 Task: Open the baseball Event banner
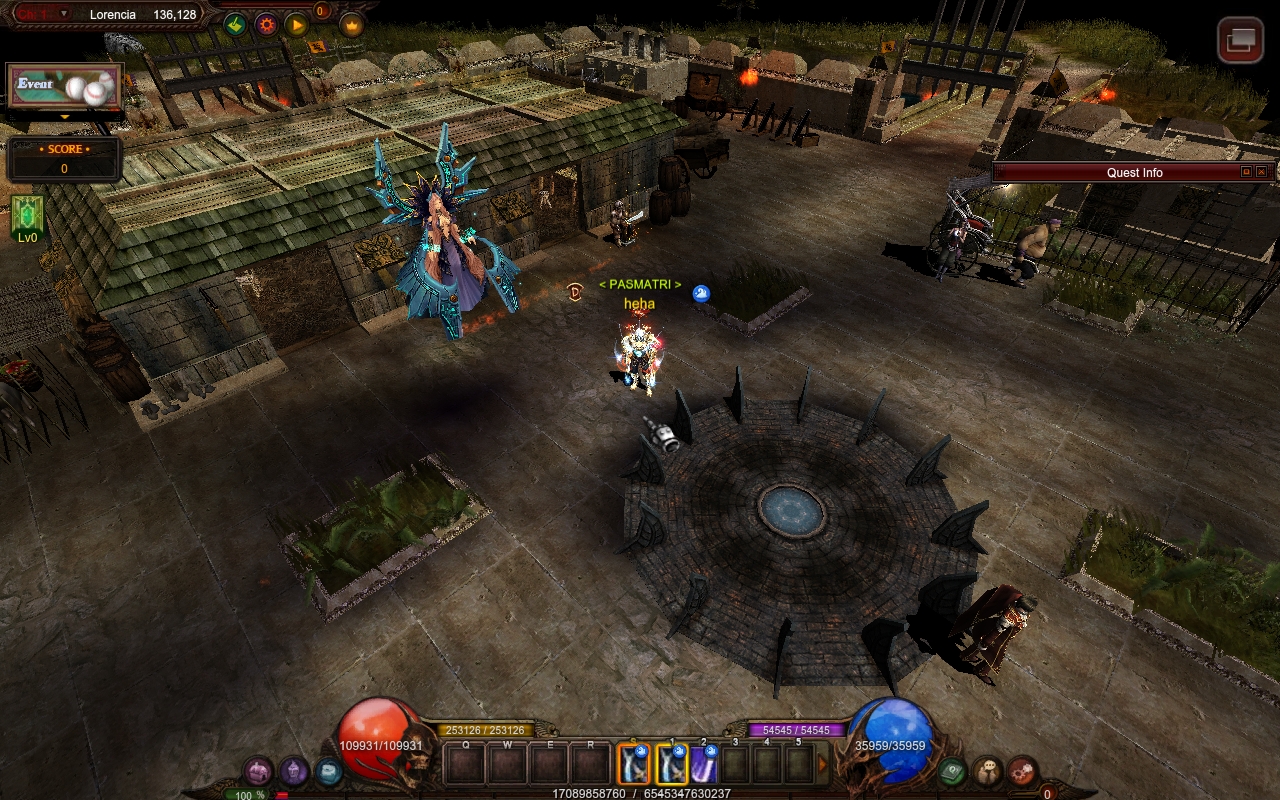click(65, 88)
